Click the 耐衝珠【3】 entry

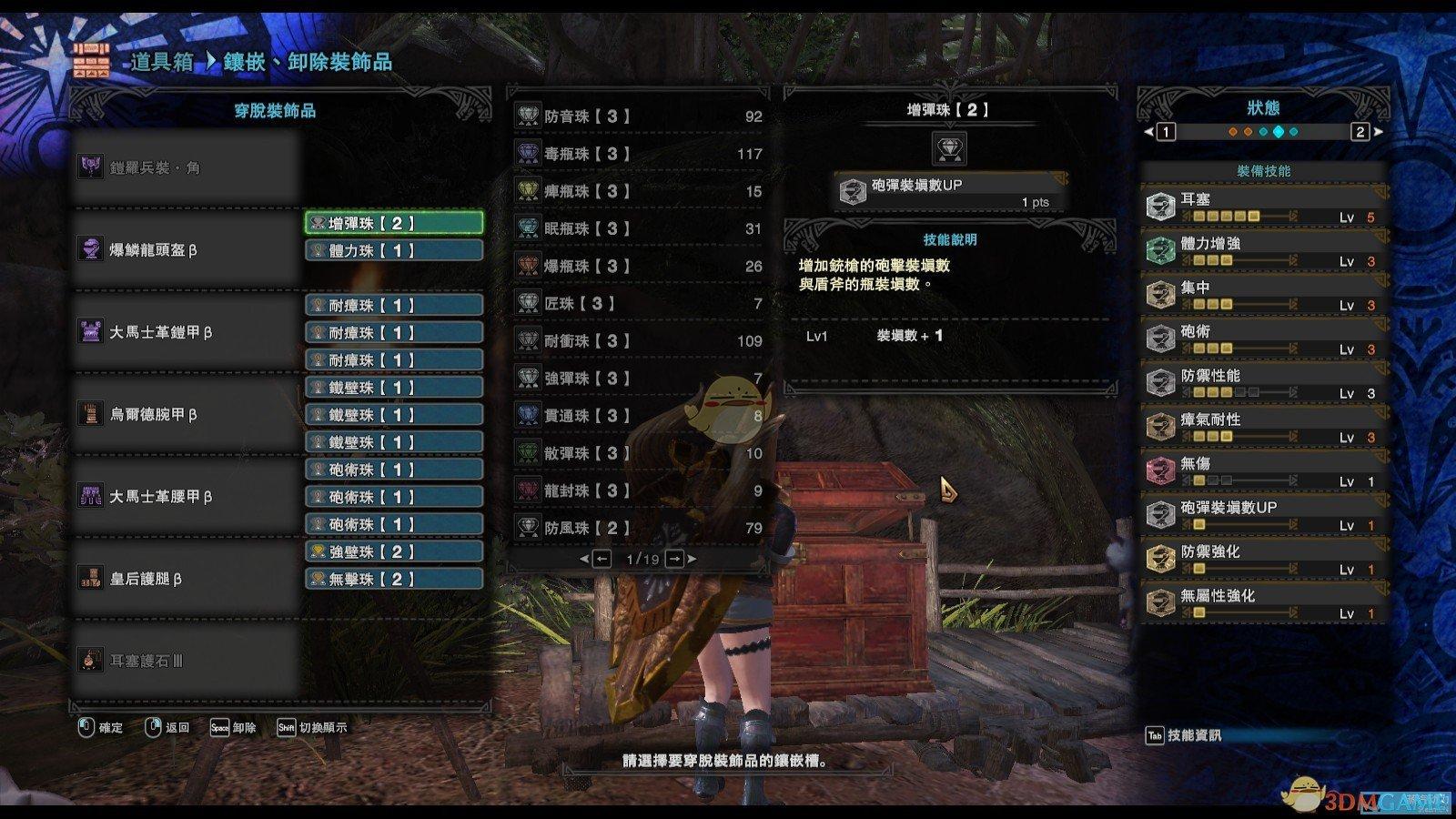(639, 340)
